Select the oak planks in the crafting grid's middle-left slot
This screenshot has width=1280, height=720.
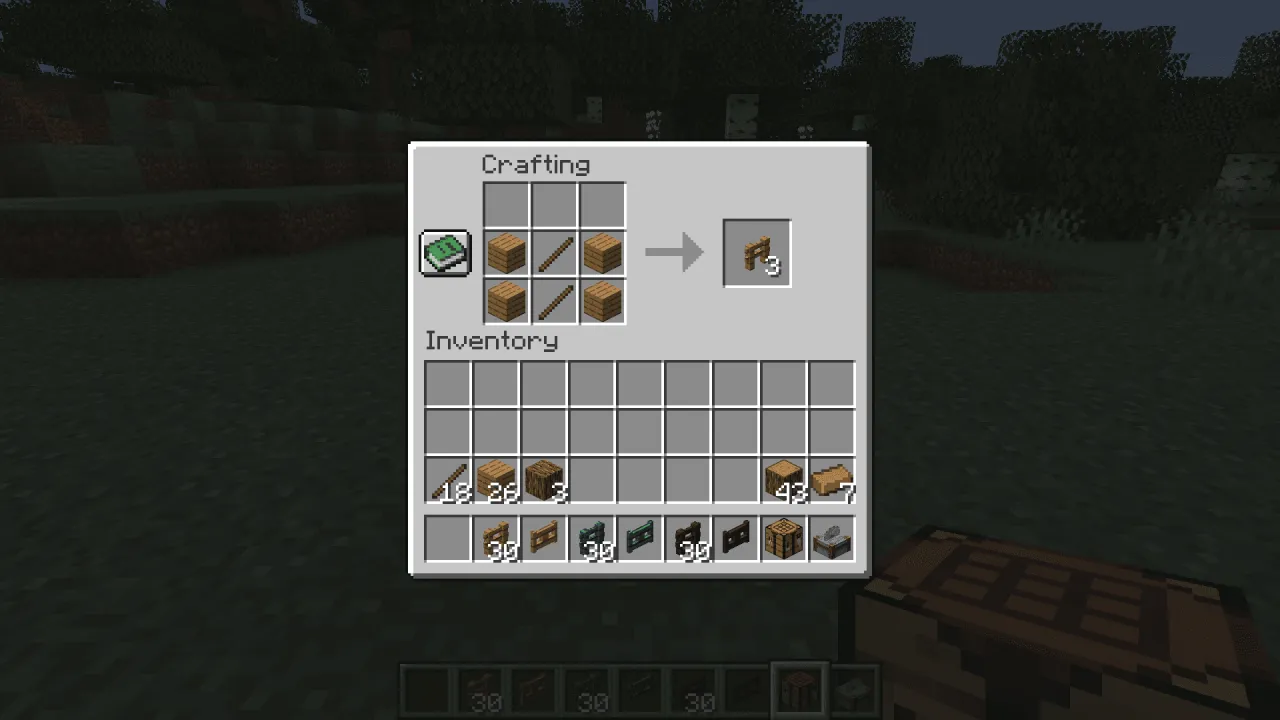505,252
